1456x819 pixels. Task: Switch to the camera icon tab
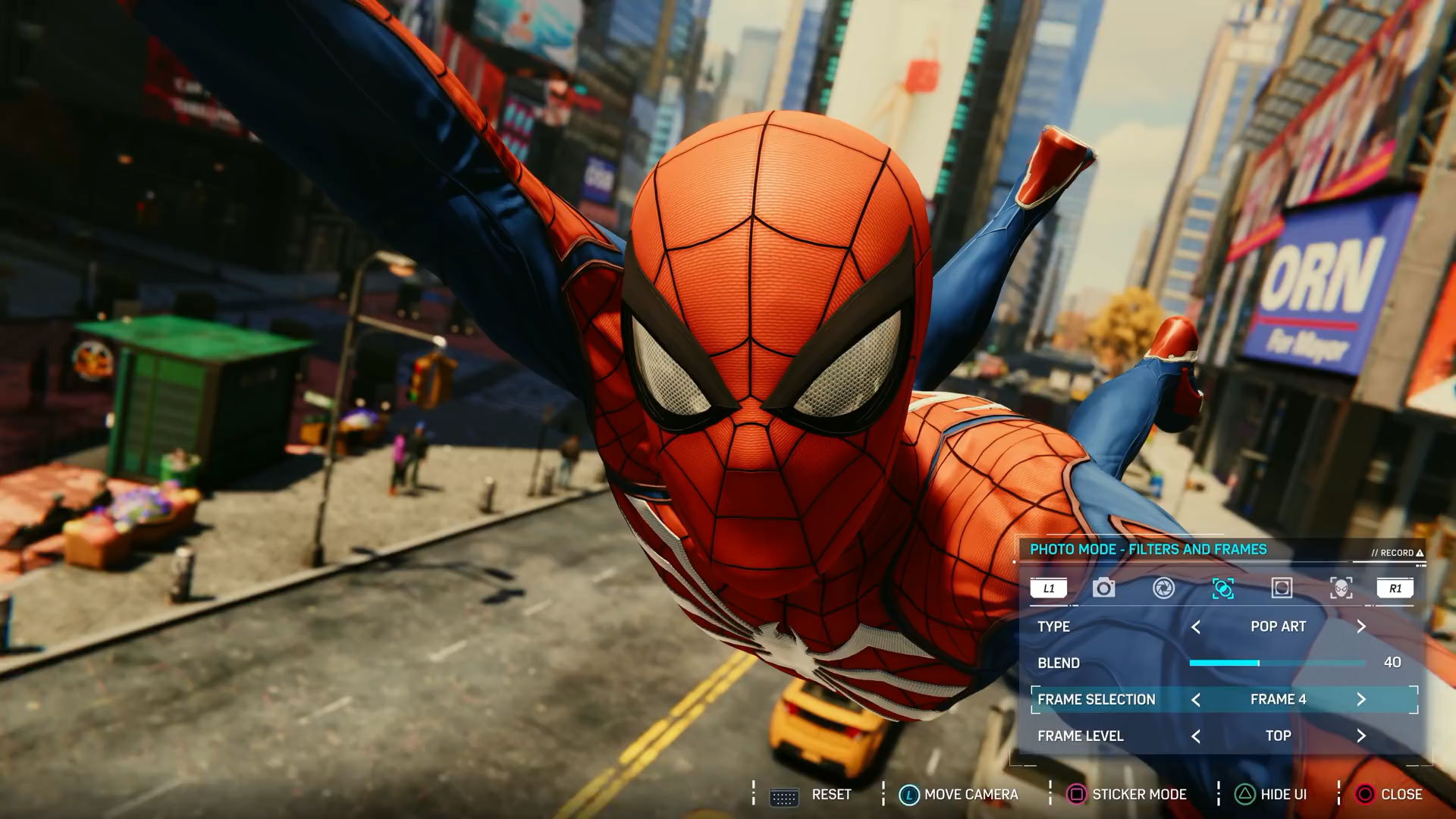1103,588
